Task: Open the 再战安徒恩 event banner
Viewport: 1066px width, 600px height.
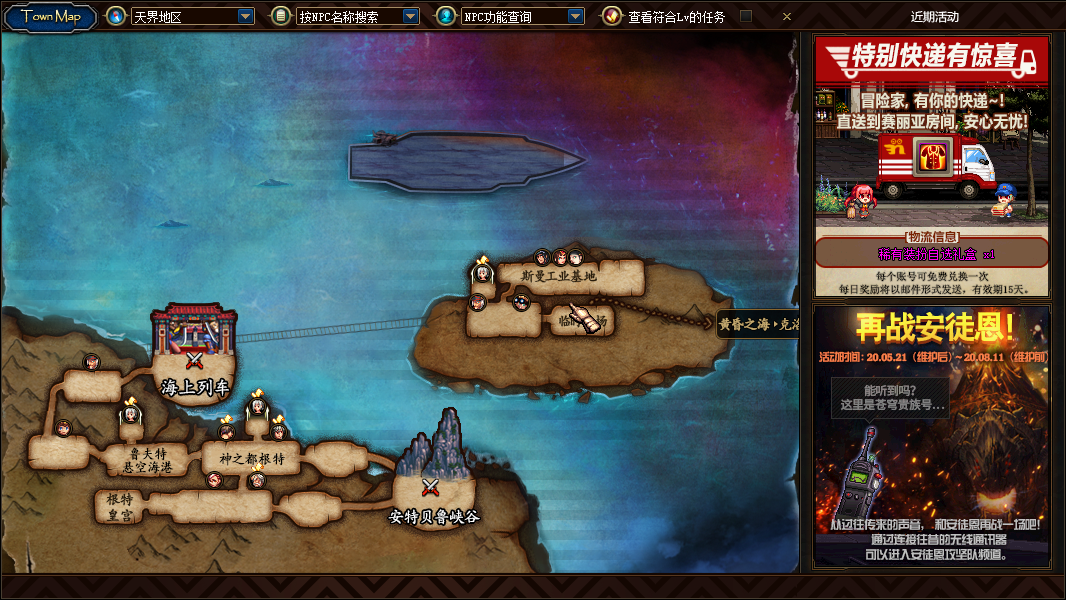Action: [931, 436]
